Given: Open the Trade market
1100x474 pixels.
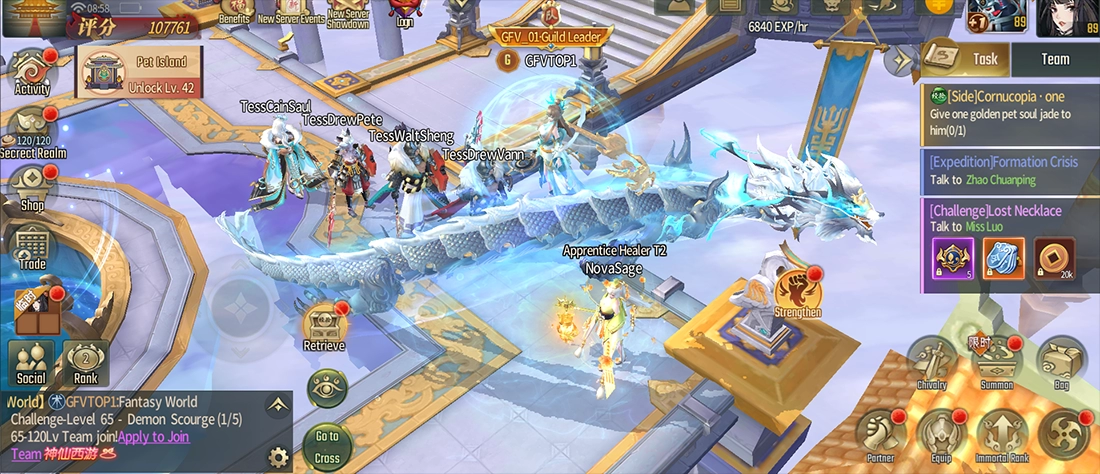Looking at the screenshot, I should tap(32, 247).
